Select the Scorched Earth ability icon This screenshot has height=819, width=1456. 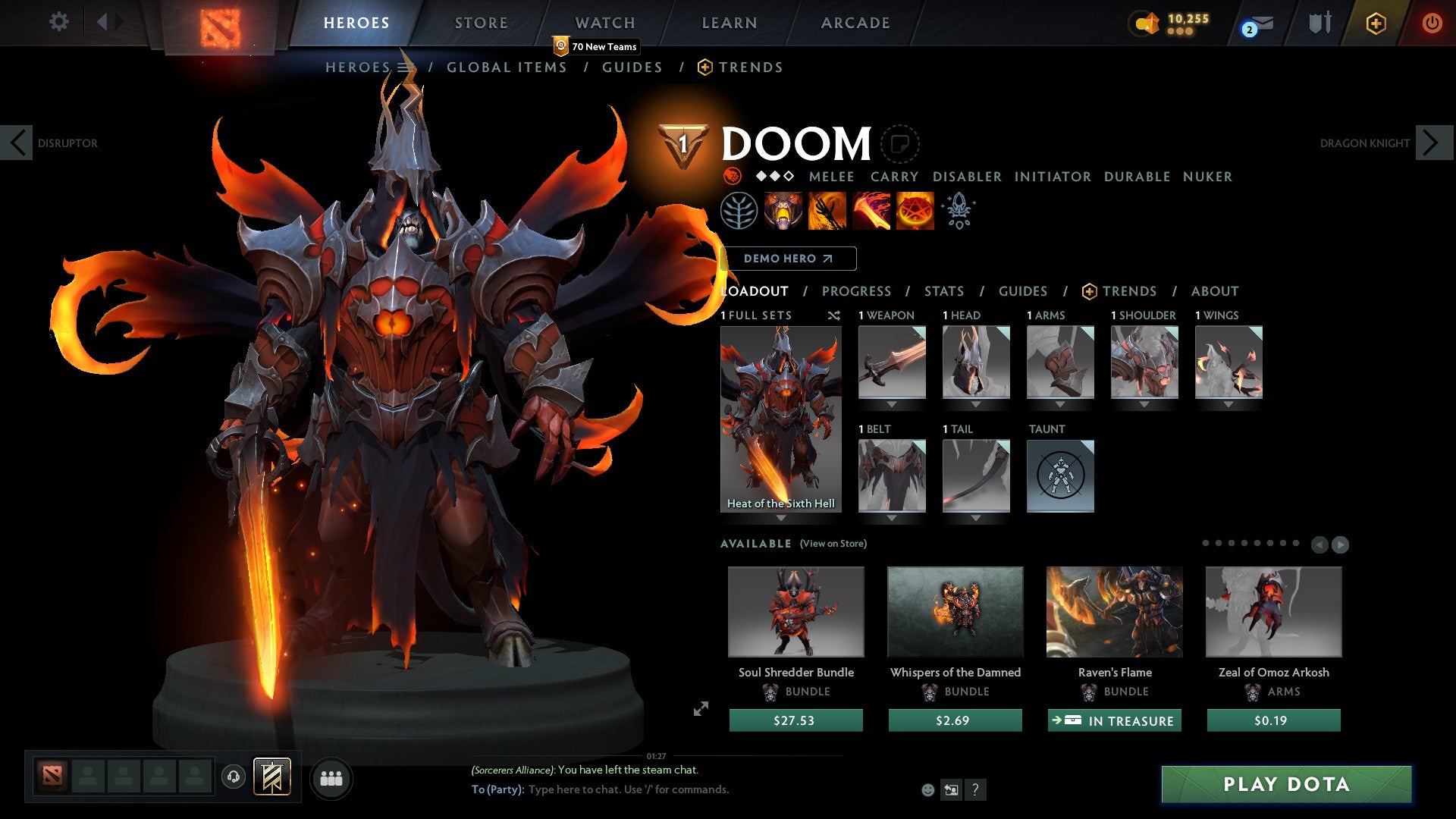pos(827,210)
